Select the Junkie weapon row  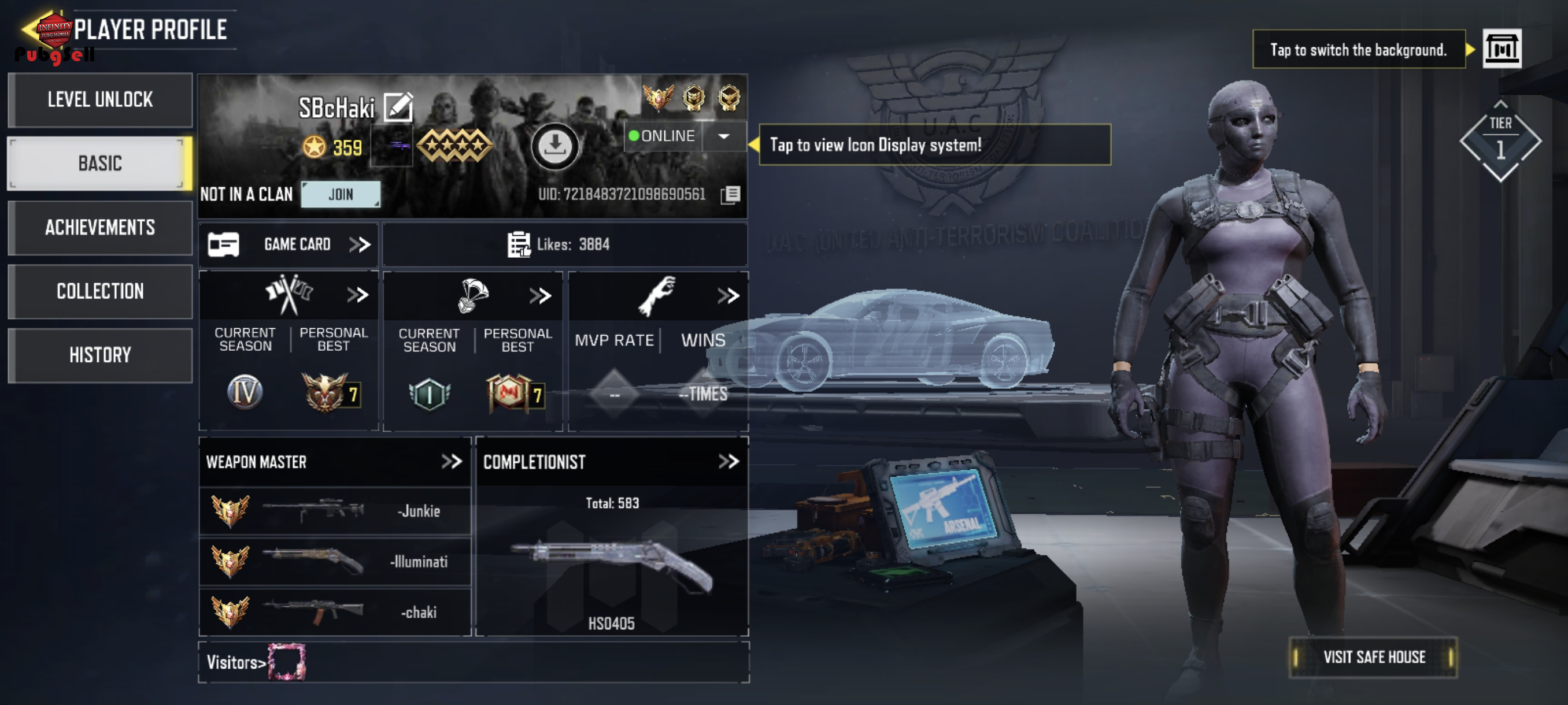(335, 511)
